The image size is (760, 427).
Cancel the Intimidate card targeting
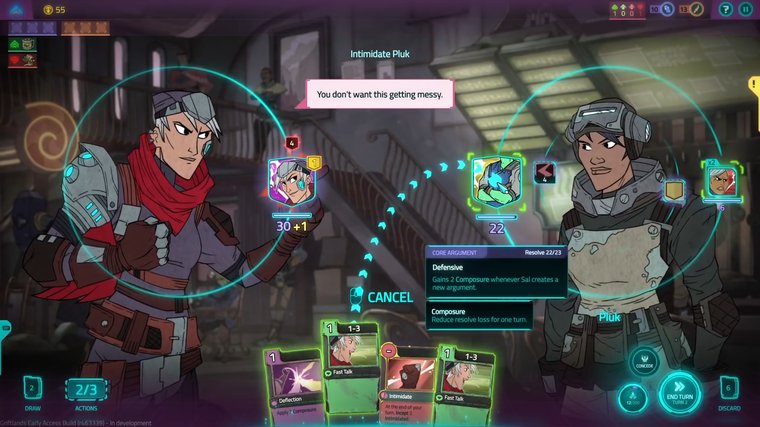coord(389,297)
